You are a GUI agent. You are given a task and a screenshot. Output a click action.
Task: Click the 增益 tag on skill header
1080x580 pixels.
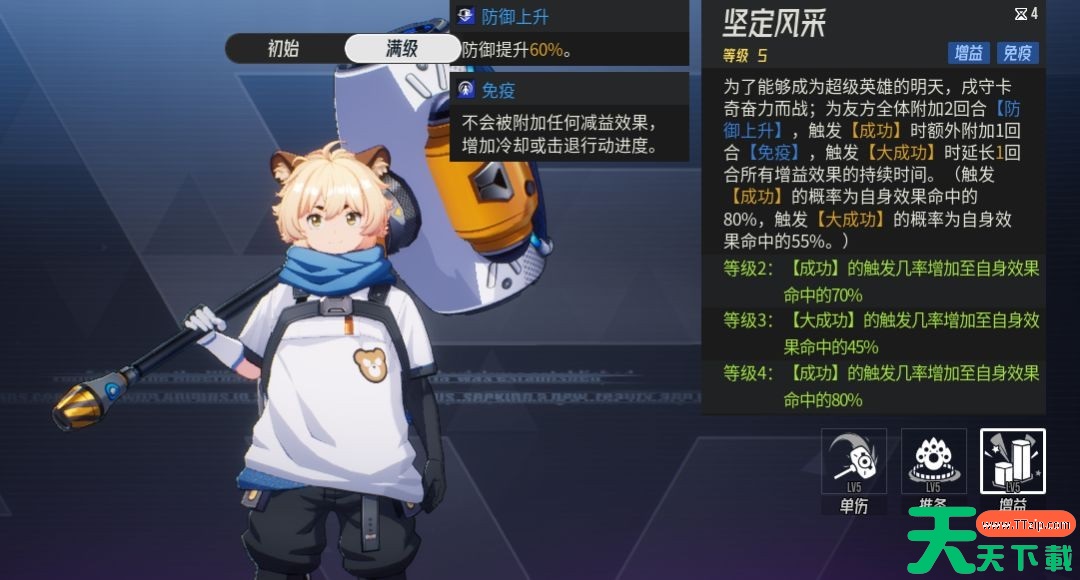coord(969,54)
